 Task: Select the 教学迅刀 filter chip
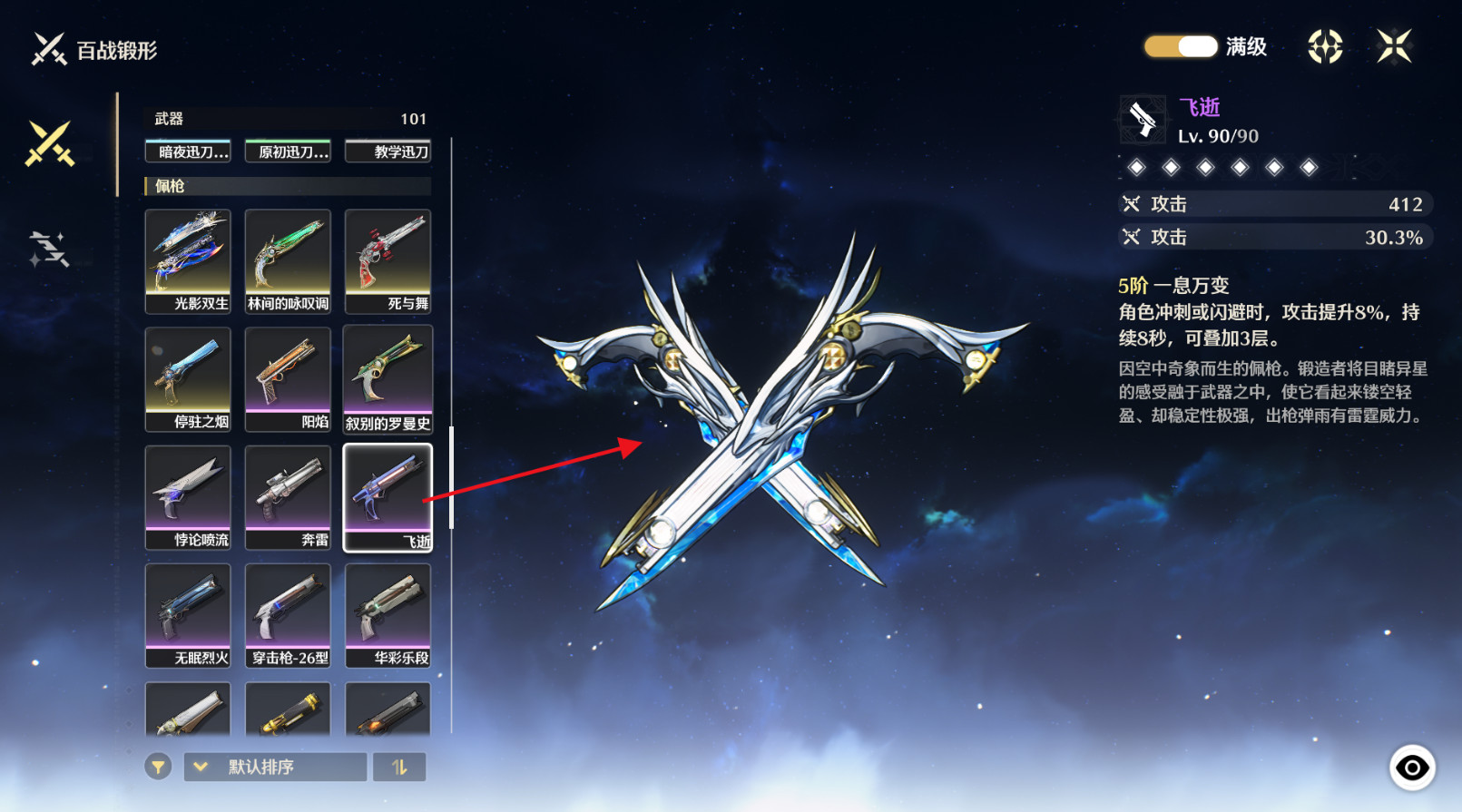(x=388, y=152)
